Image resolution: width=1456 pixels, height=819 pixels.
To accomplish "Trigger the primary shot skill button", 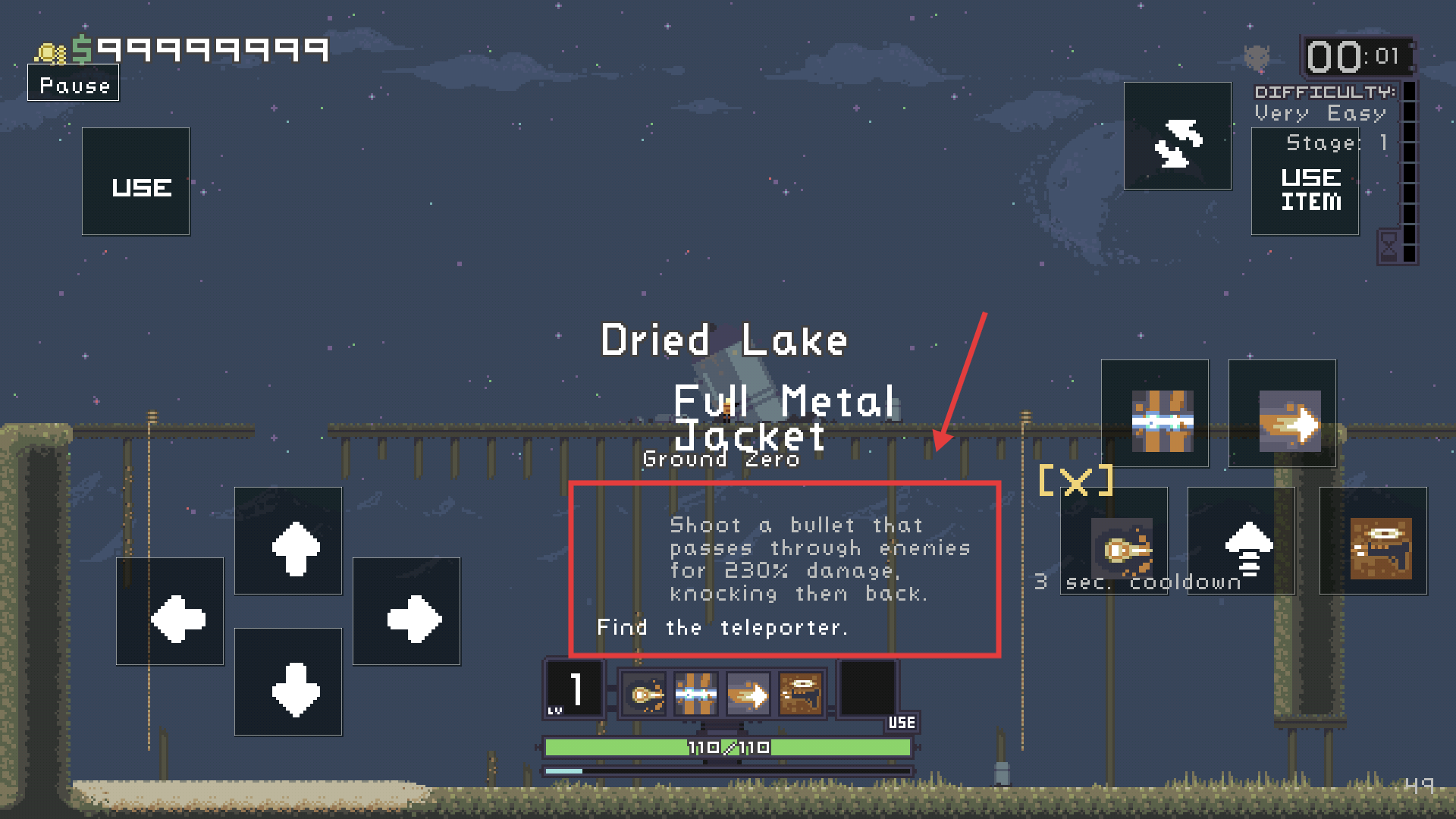I will (x=1115, y=541).
